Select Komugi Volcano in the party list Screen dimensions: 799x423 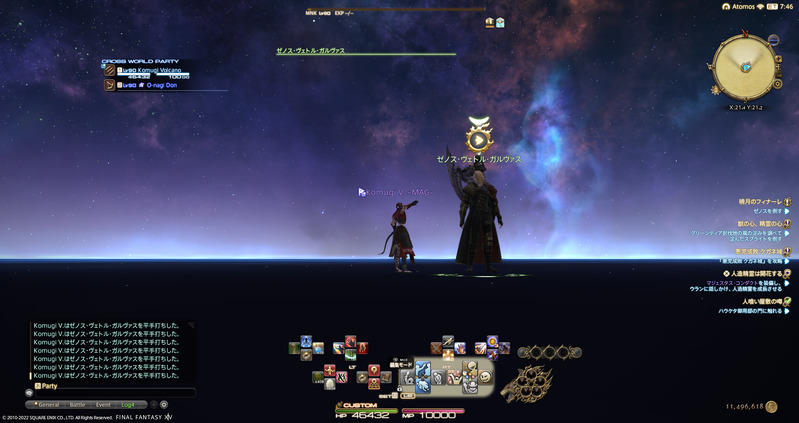point(150,71)
